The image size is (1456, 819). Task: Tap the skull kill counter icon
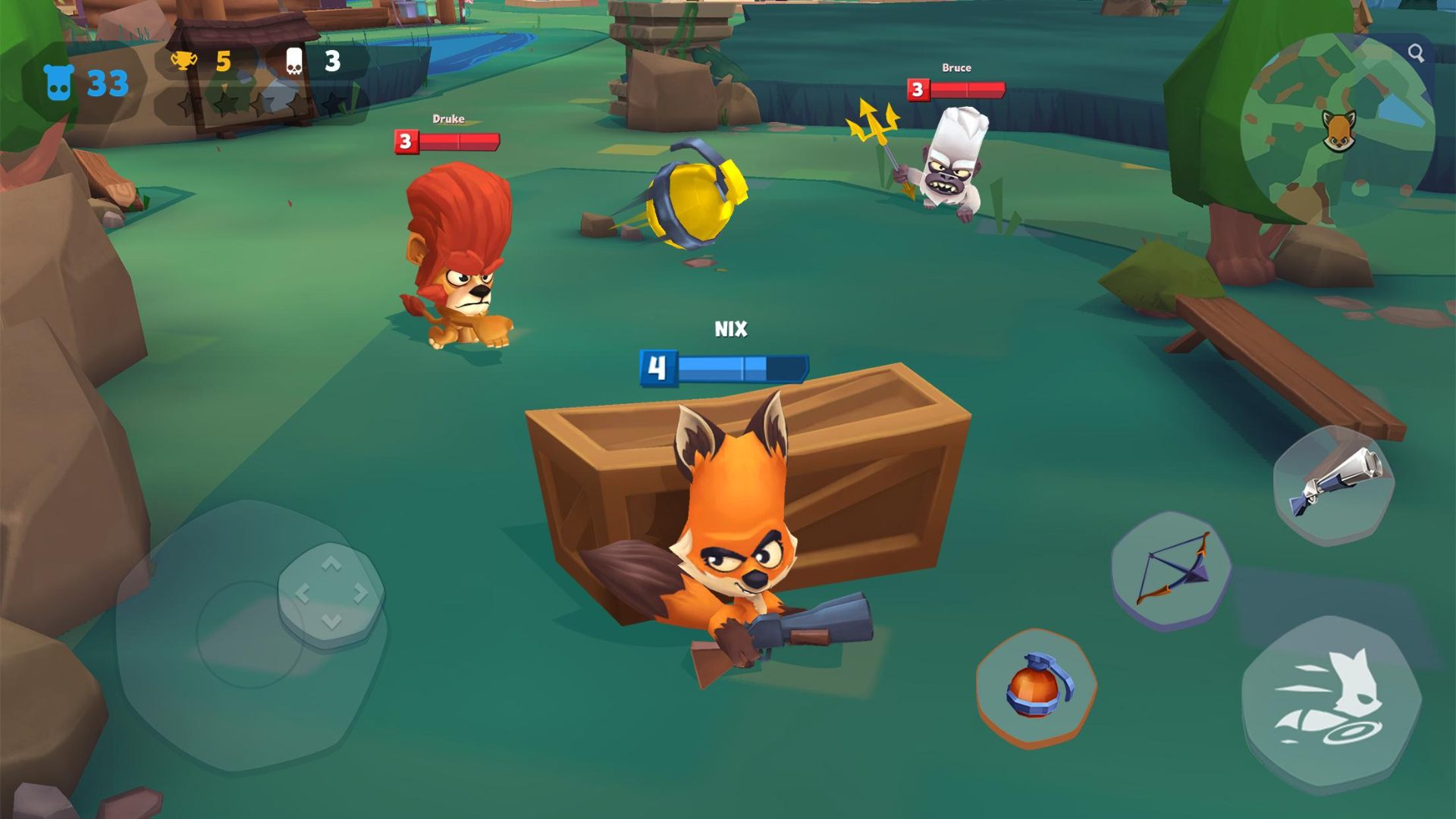tap(293, 59)
